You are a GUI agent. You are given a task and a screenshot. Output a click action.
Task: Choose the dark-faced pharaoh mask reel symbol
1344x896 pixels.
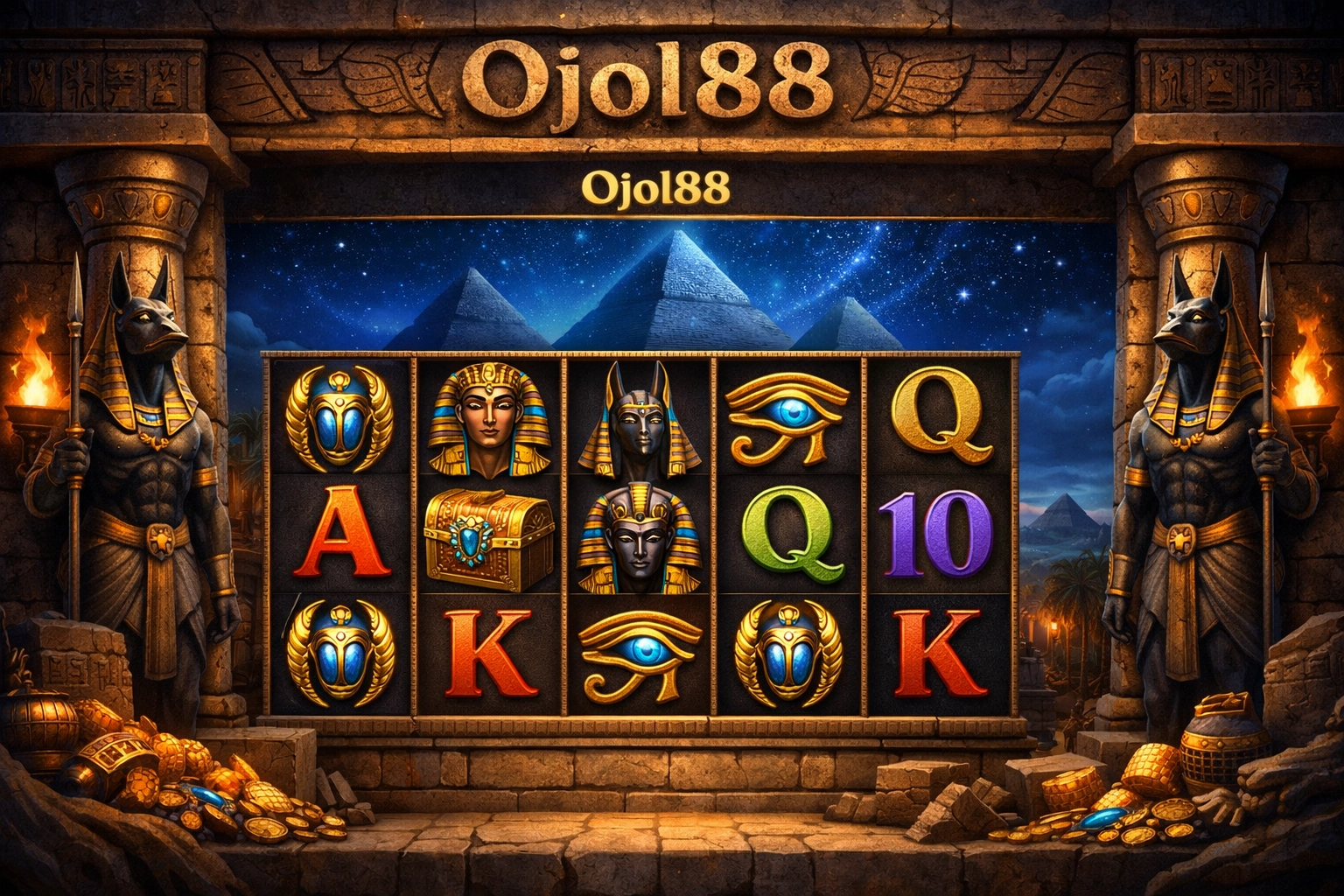[x=641, y=535]
